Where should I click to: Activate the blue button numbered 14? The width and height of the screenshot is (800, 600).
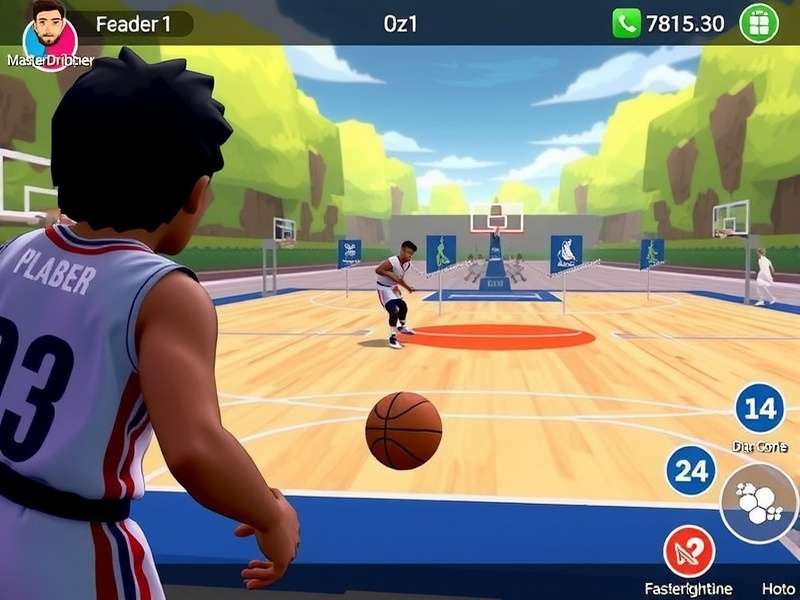point(760,408)
